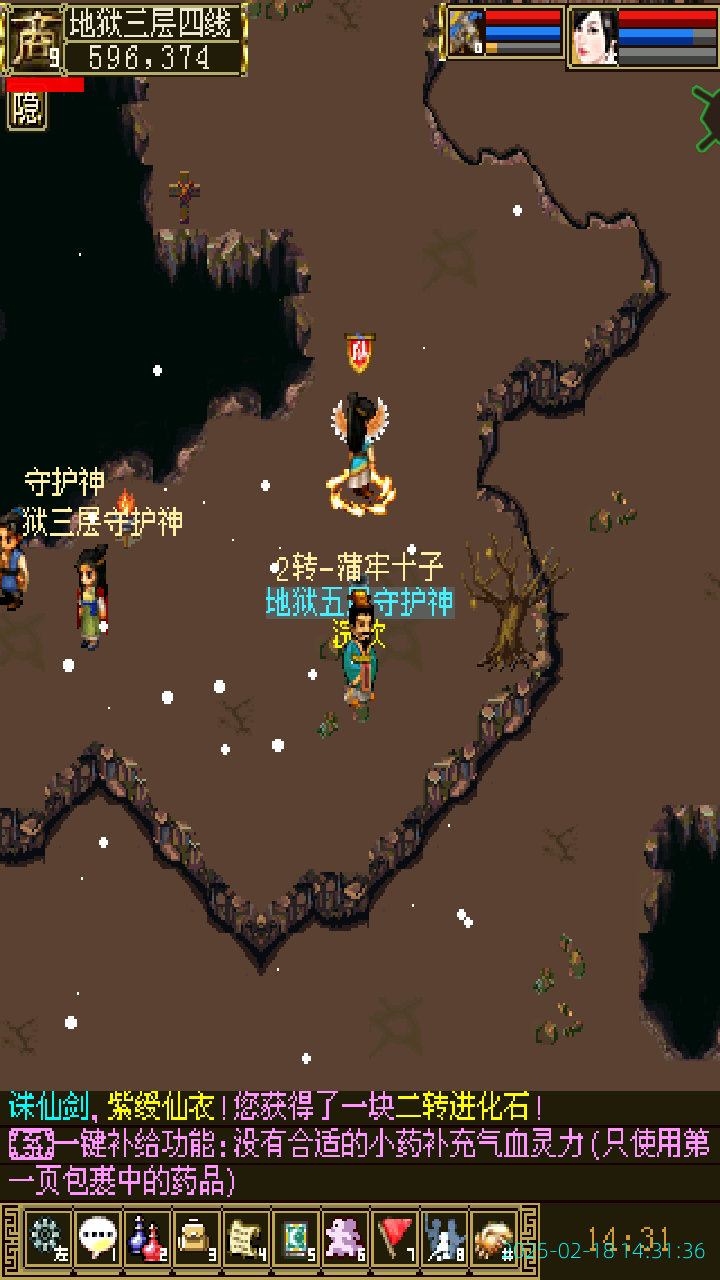Use the red and blue potions slot

pos(147,1238)
